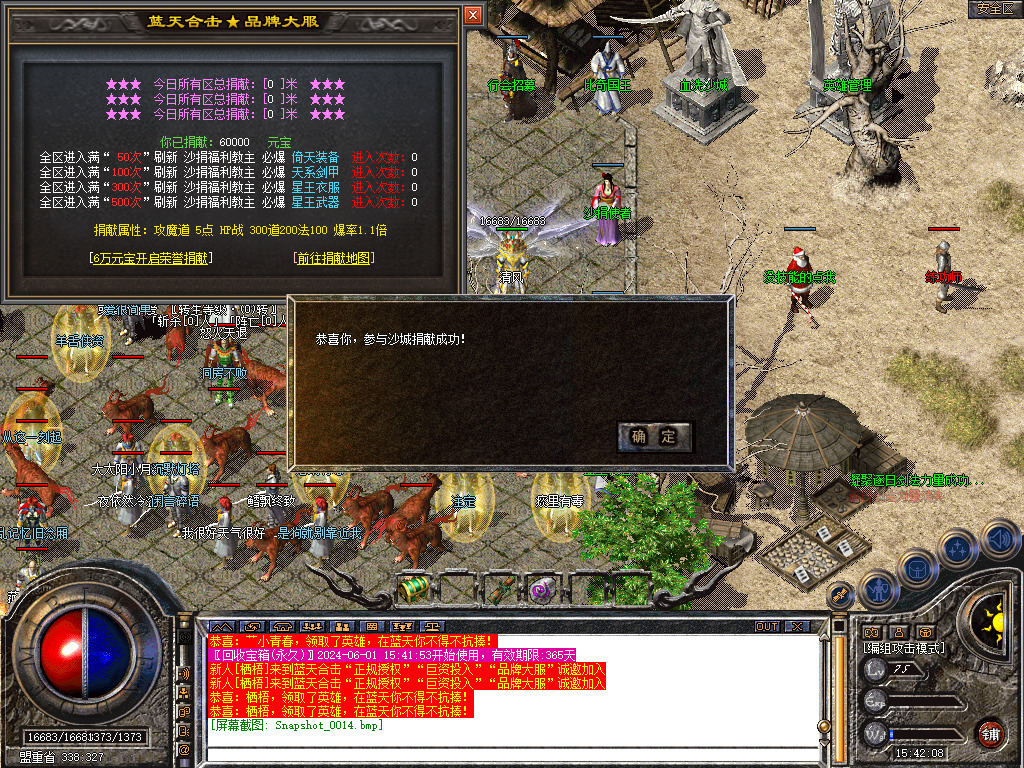Close the 蓝天合击 donation panel
This screenshot has height=768, width=1024.
click(x=473, y=15)
